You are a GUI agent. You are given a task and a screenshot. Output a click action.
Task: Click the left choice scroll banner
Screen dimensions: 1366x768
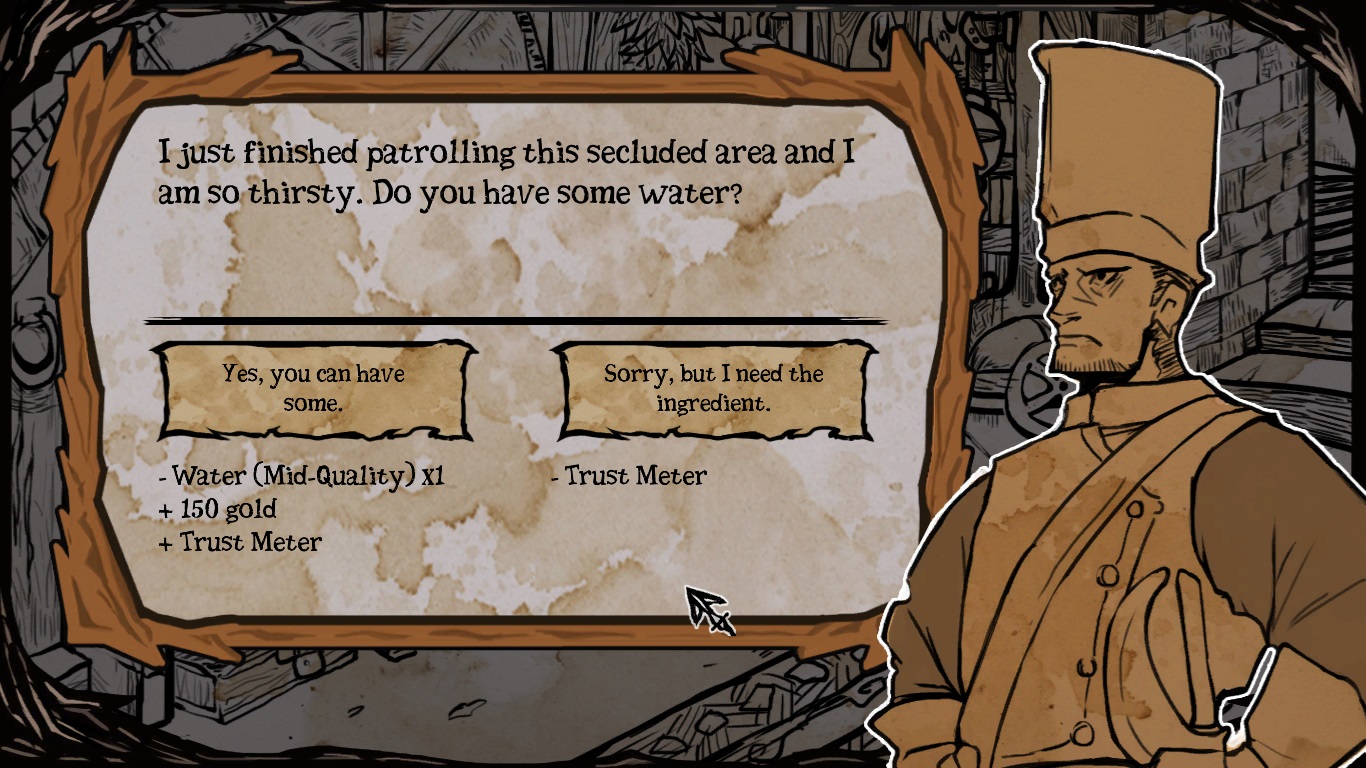pos(311,387)
